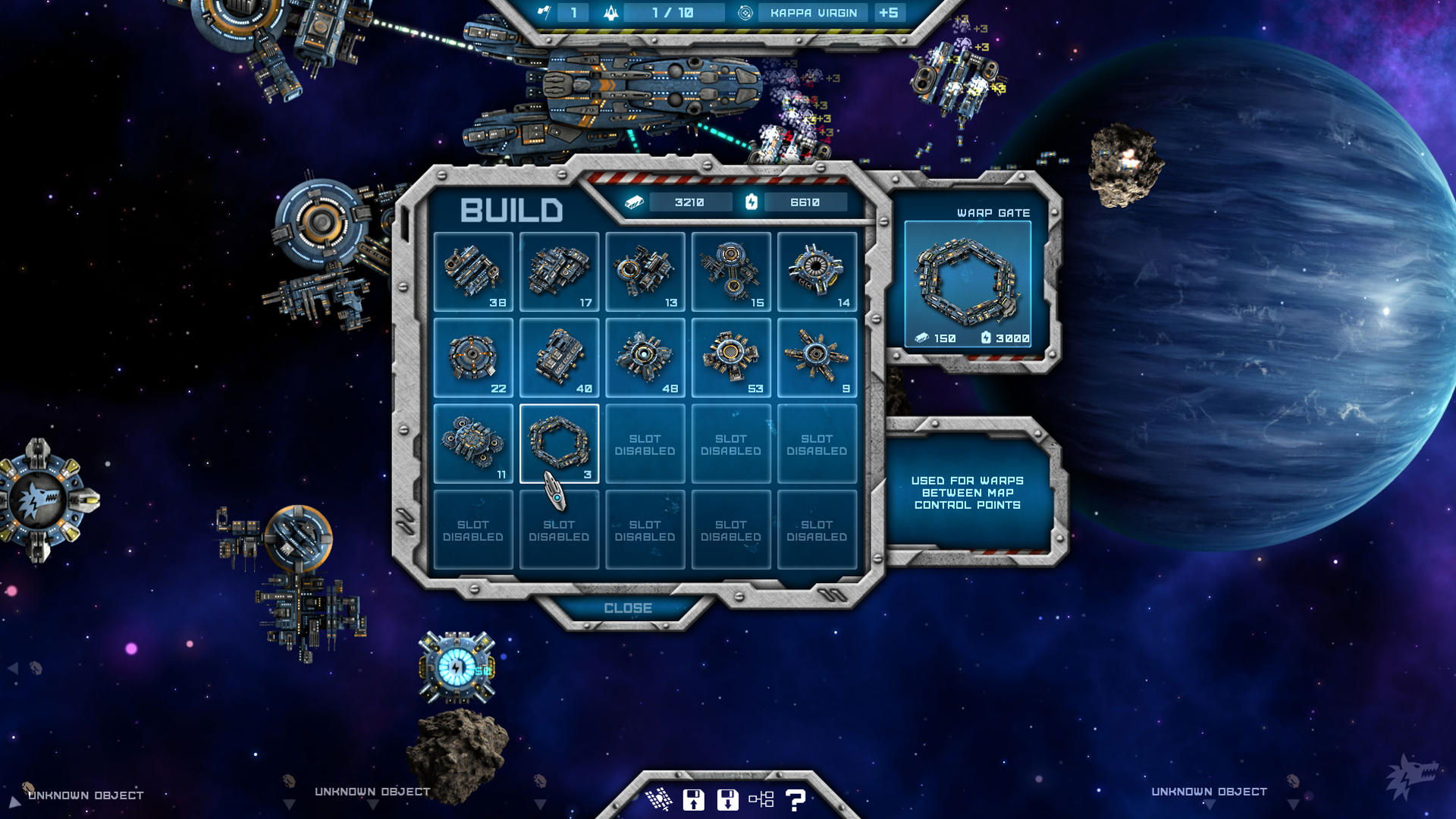Open the tech tree icon in the bottom toolbar
The image size is (1456, 819).
click(761, 798)
